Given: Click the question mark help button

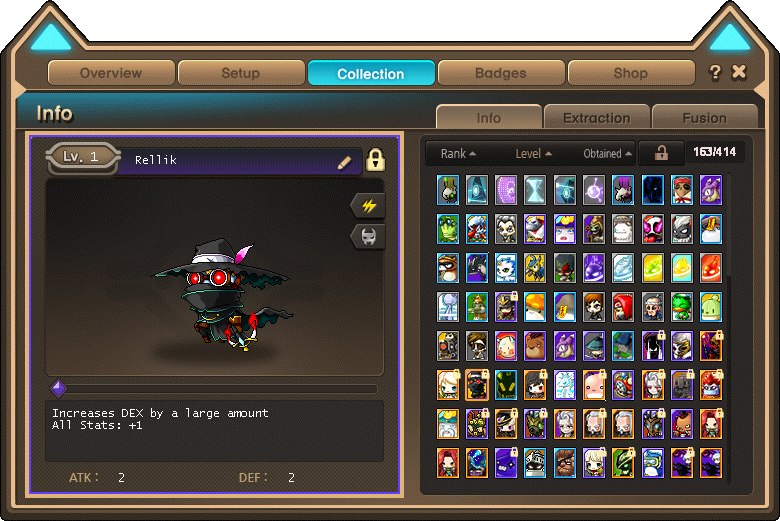Looking at the screenshot, I should click(x=715, y=72).
